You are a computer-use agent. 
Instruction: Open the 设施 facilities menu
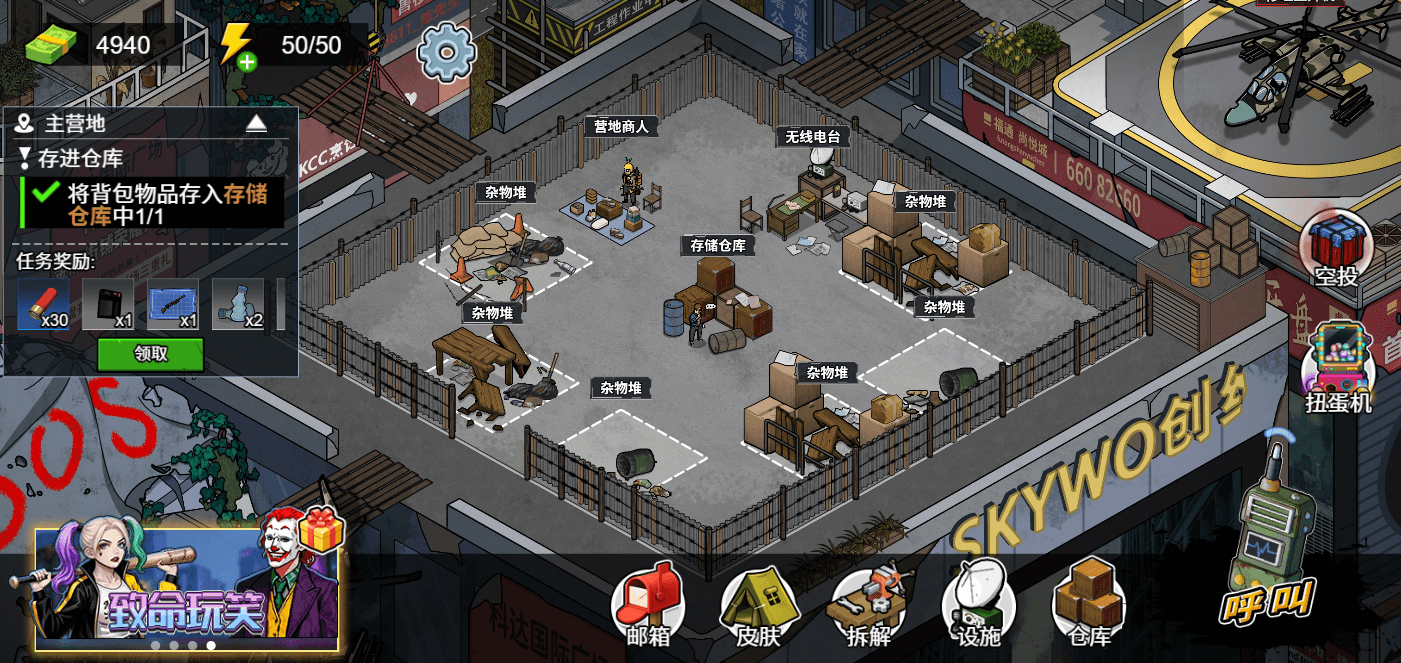coord(977,605)
